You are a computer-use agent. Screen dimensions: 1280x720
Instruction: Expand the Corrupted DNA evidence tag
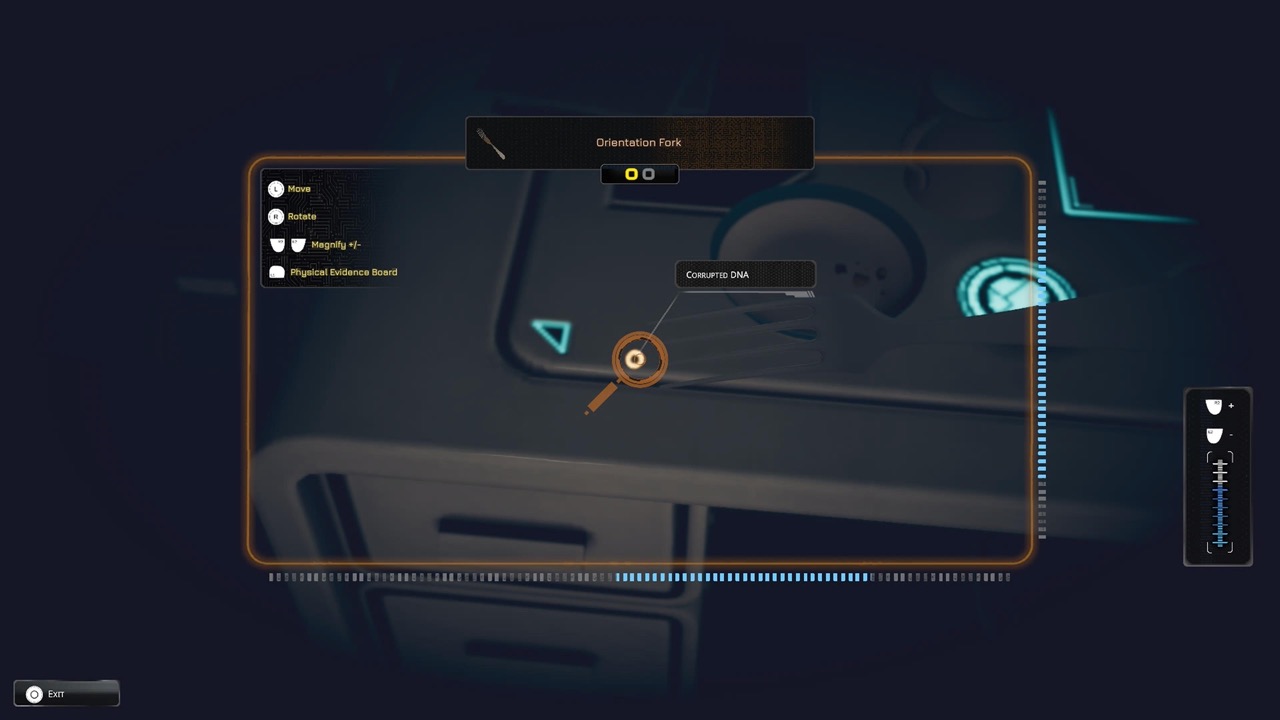pyautogui.click(x=745, y=274)
